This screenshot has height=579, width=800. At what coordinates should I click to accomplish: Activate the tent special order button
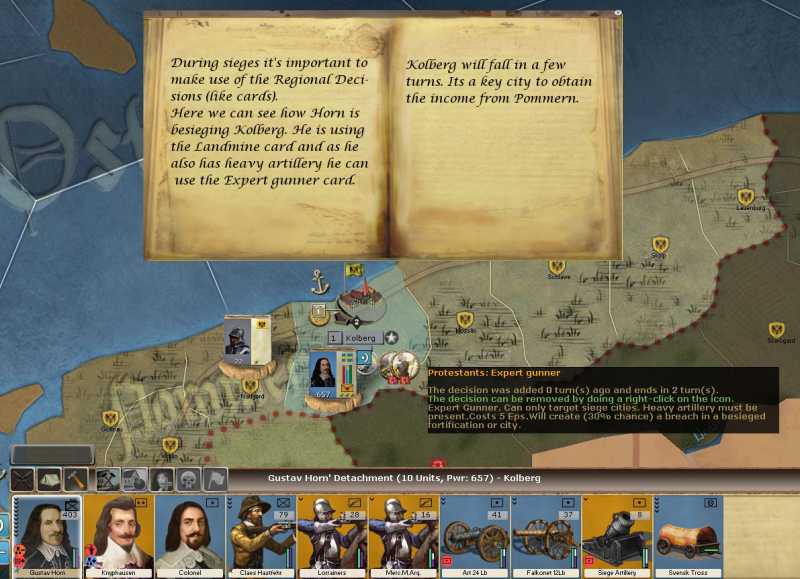coord(50,479)
